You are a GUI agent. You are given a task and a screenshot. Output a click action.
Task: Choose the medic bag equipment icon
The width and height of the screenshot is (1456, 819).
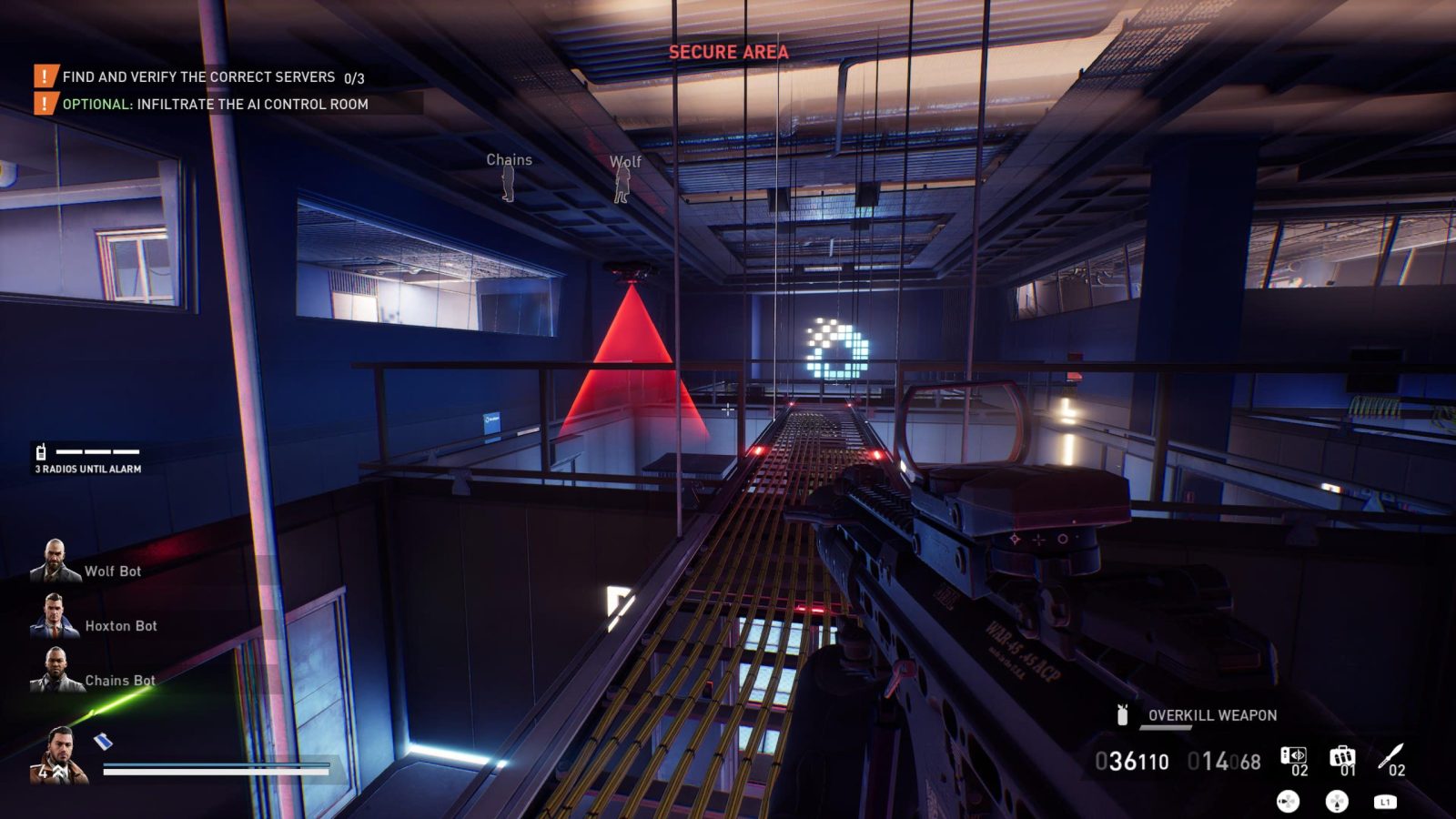[x=1342, y=757]
